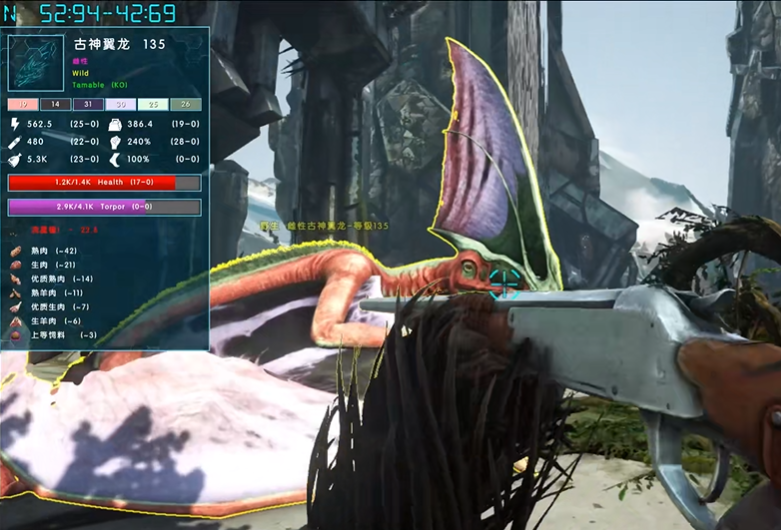Select the 生羊肉 (-6) food entry

click(50, 321)
